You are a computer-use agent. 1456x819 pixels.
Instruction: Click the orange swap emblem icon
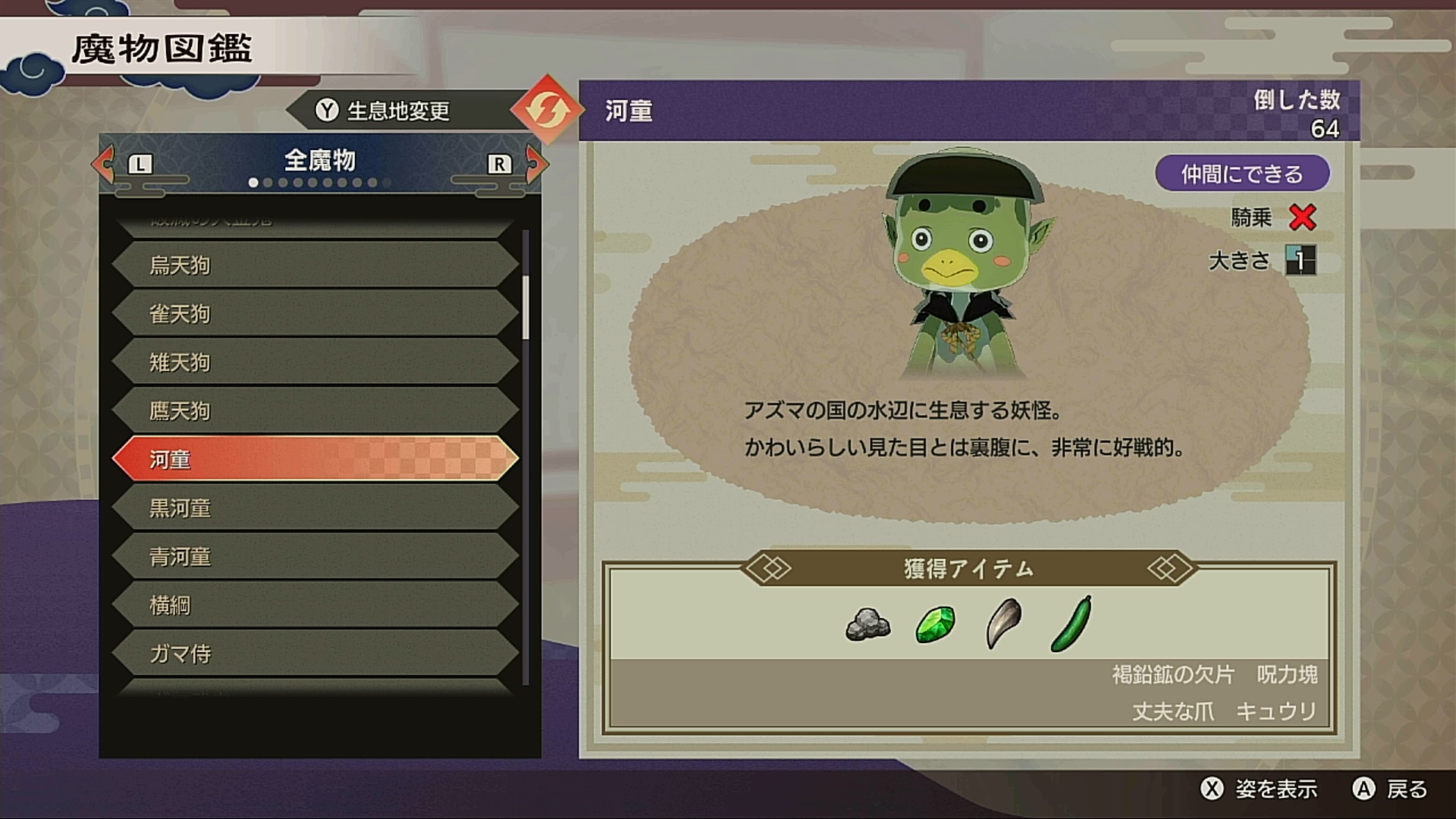547,111
